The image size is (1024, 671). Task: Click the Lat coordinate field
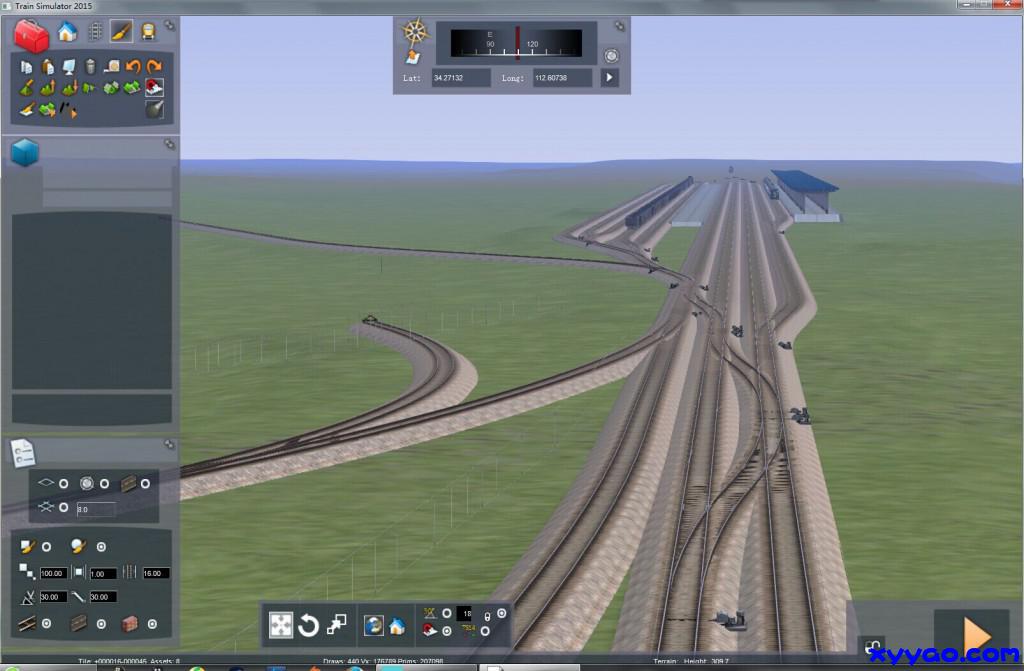pyautogui.click(x=461, y=77)
